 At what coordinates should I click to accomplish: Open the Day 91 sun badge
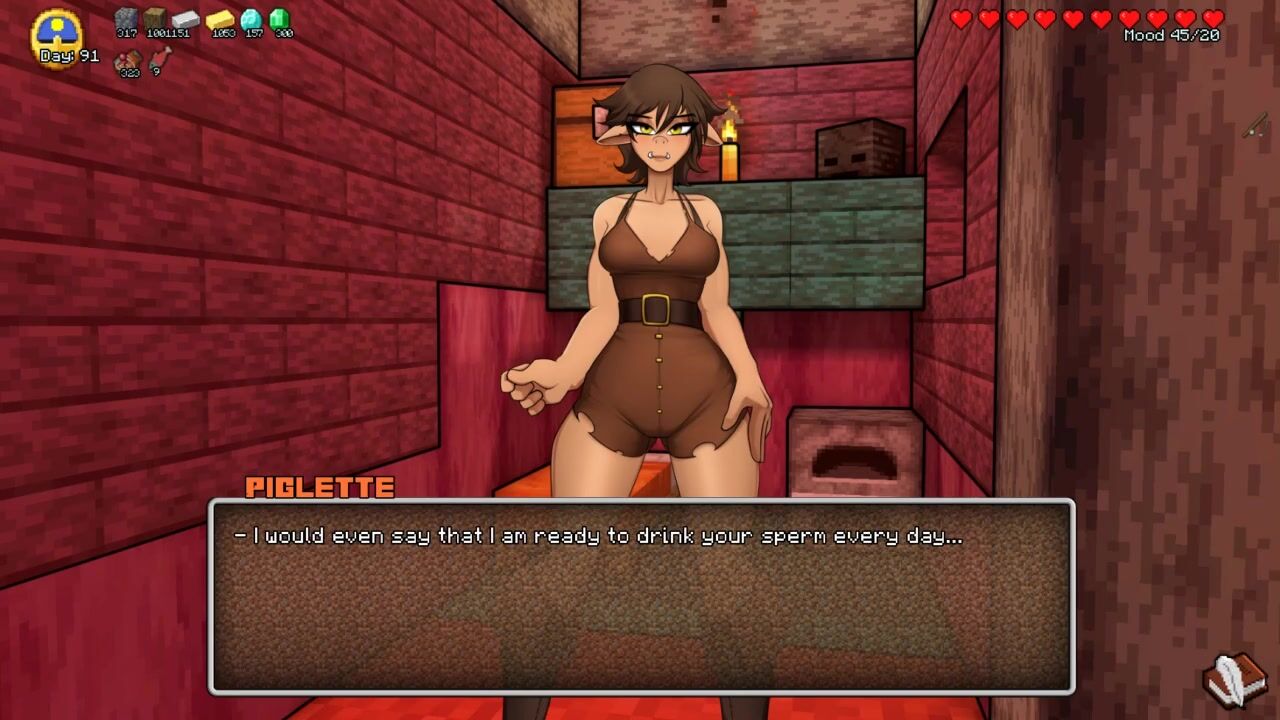[57, 36]
